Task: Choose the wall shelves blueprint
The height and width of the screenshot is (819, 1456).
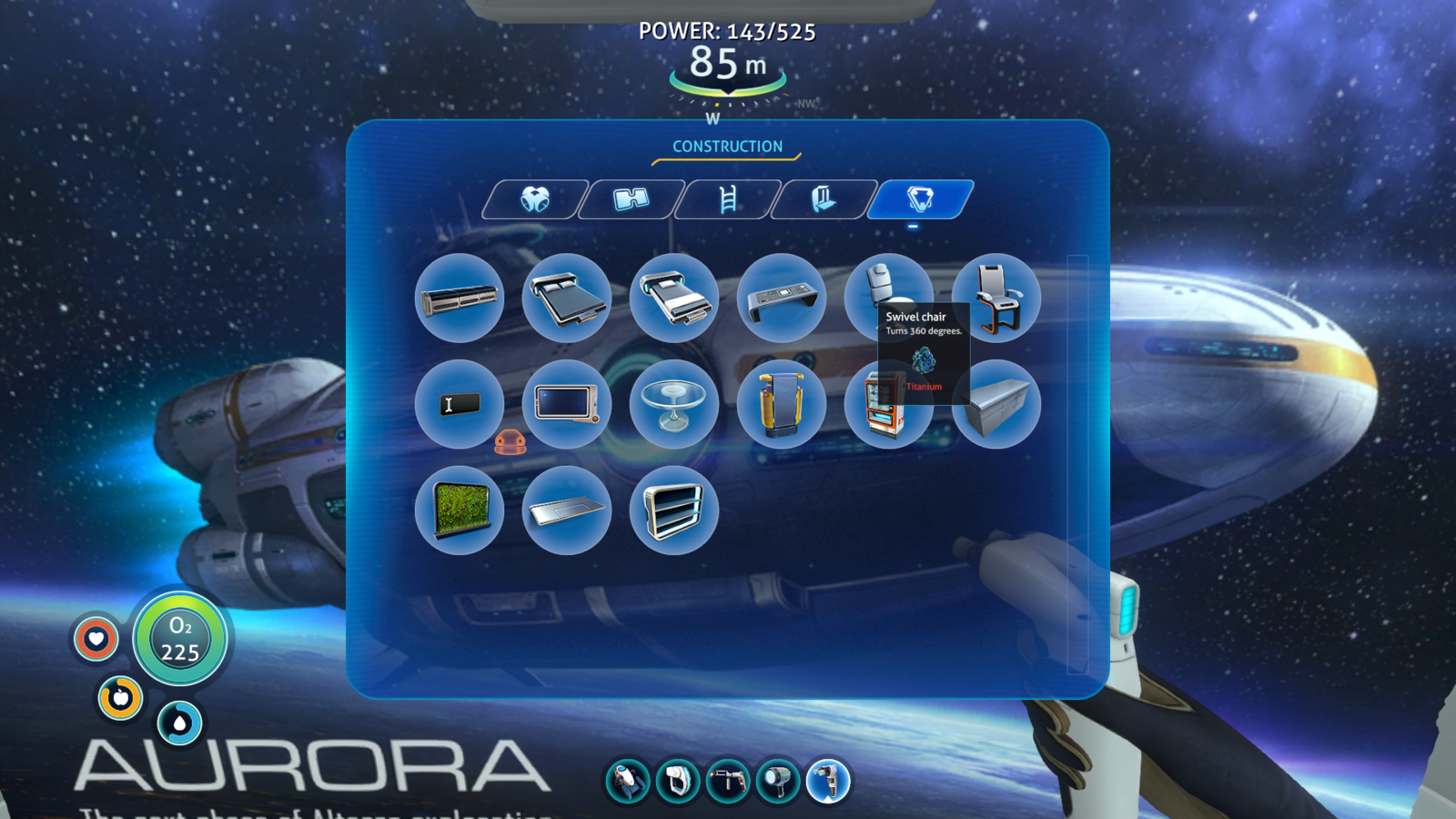Action: pos(673,510)
